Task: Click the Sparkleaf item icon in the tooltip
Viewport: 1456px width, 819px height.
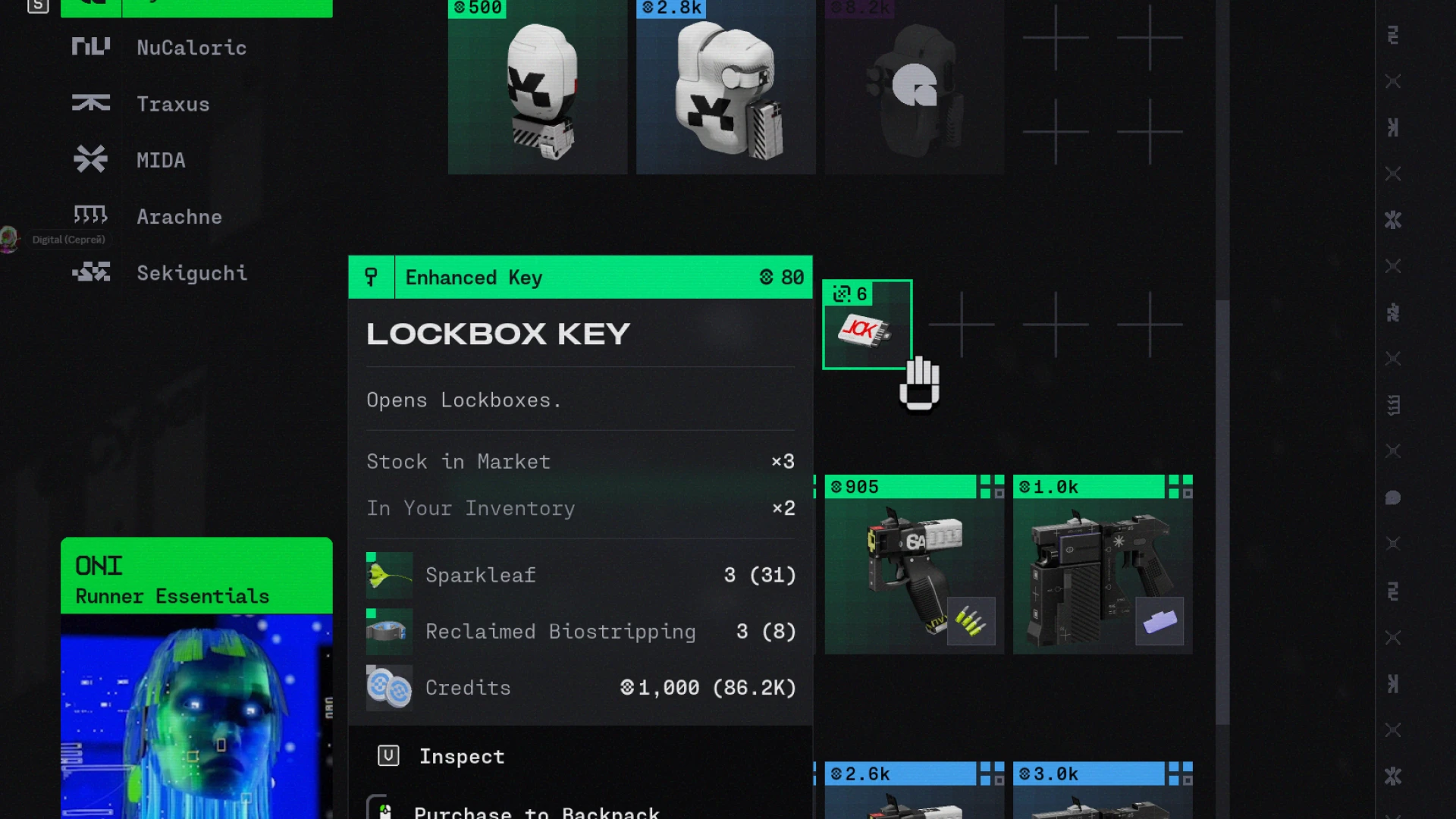Action: click(388, 575)
